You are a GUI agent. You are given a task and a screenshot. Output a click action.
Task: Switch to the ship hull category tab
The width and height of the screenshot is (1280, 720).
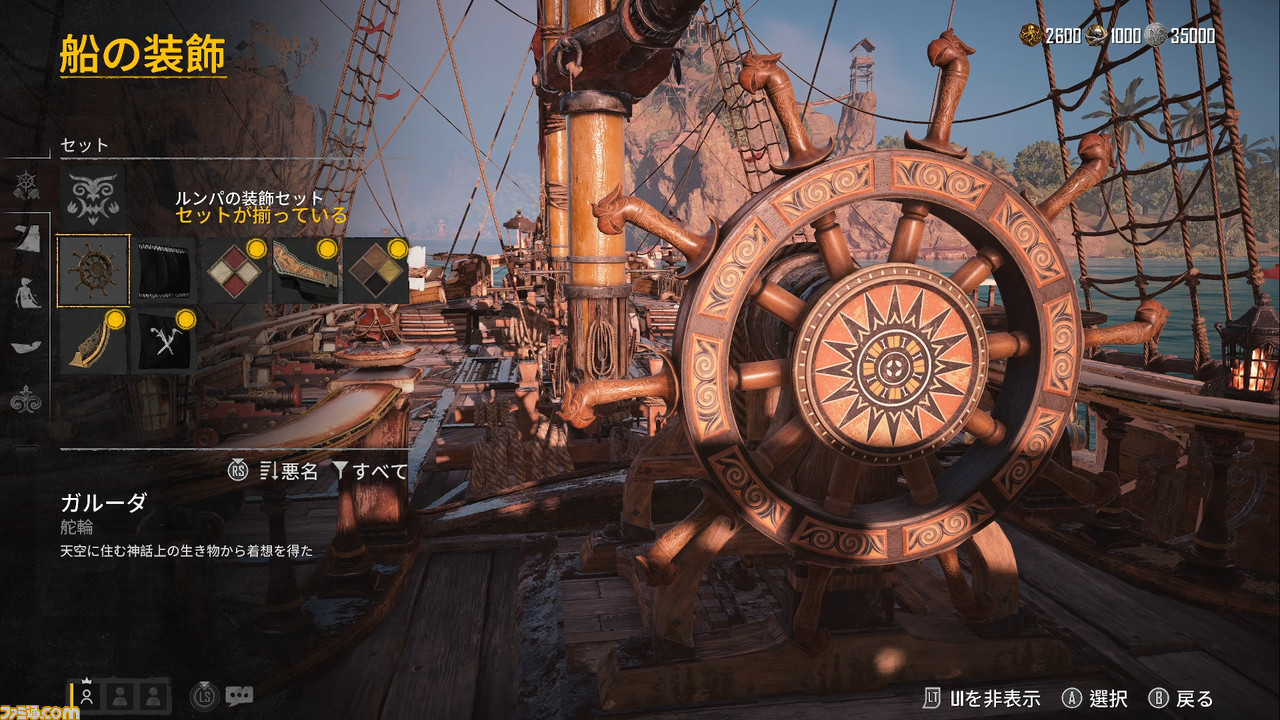(x=25, y=346)
